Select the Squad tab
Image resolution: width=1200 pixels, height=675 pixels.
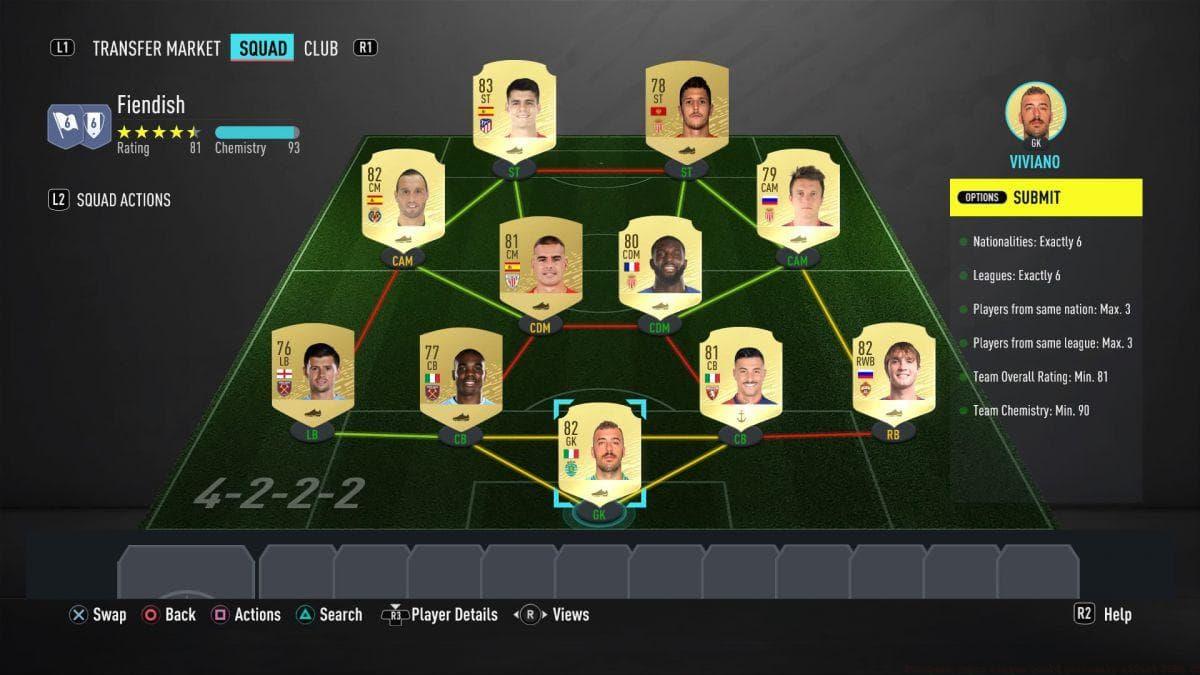tap(262, 48)
